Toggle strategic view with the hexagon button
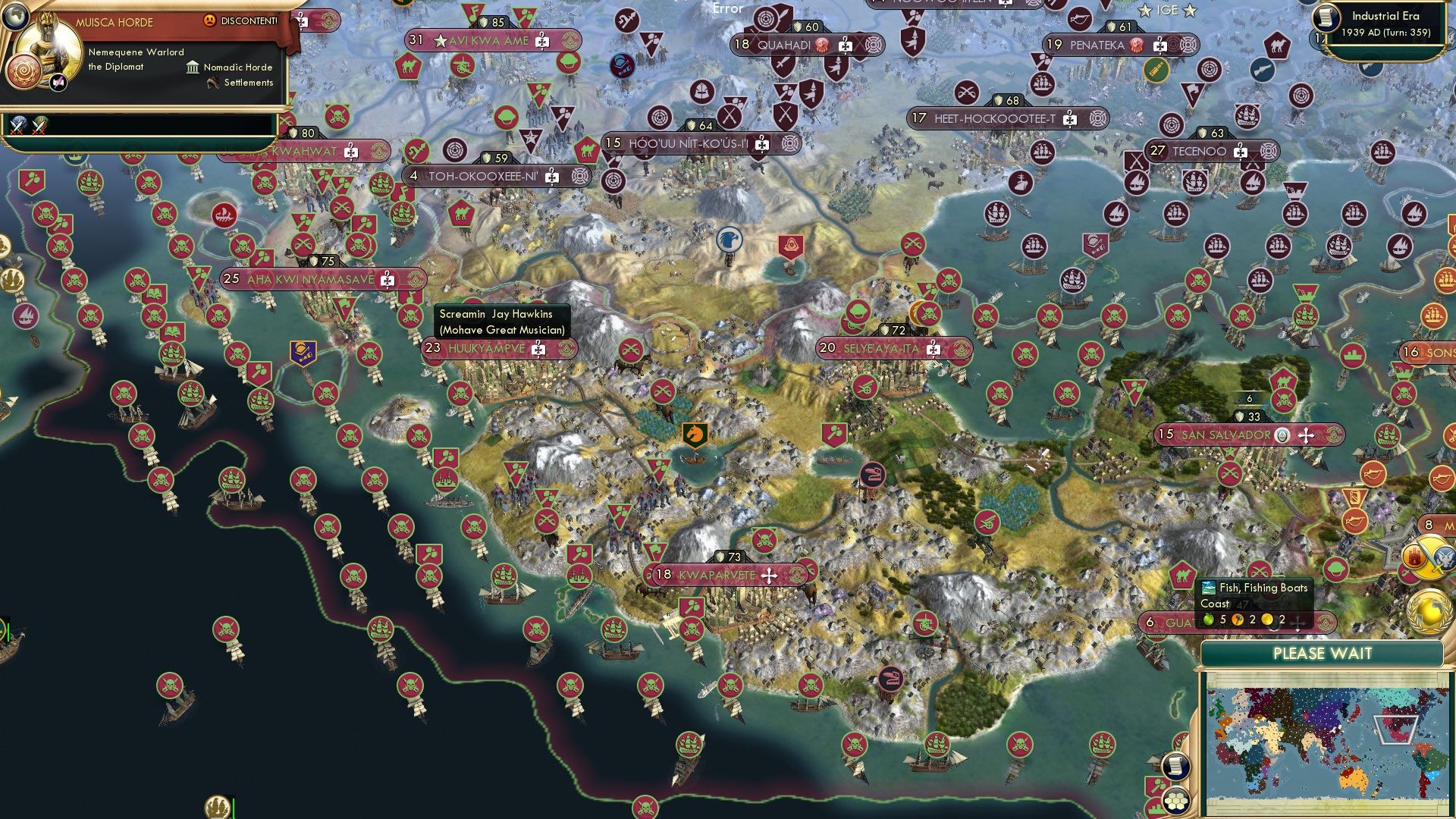 1175,802
